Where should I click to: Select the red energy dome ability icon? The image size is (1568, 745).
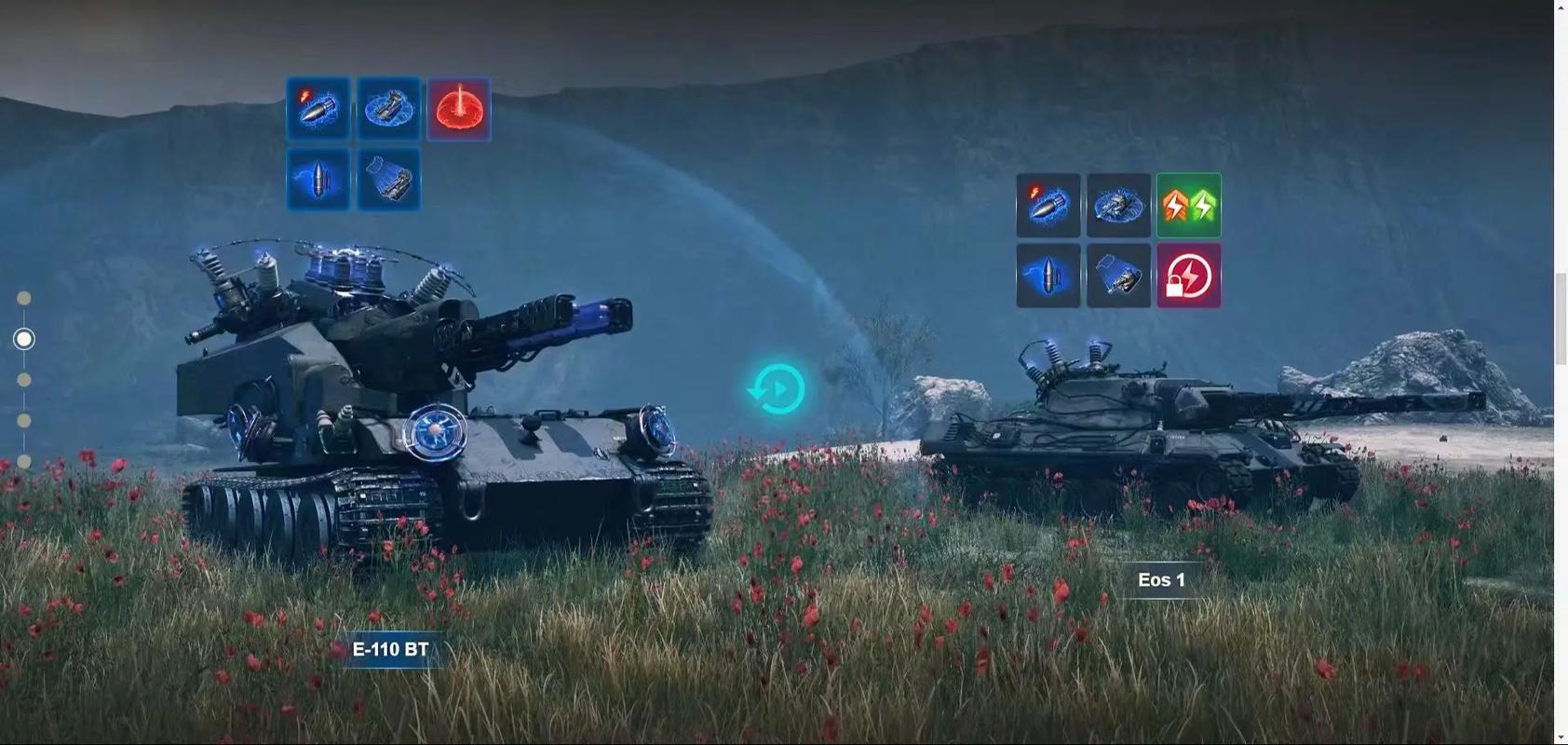(x=459, y=109)
